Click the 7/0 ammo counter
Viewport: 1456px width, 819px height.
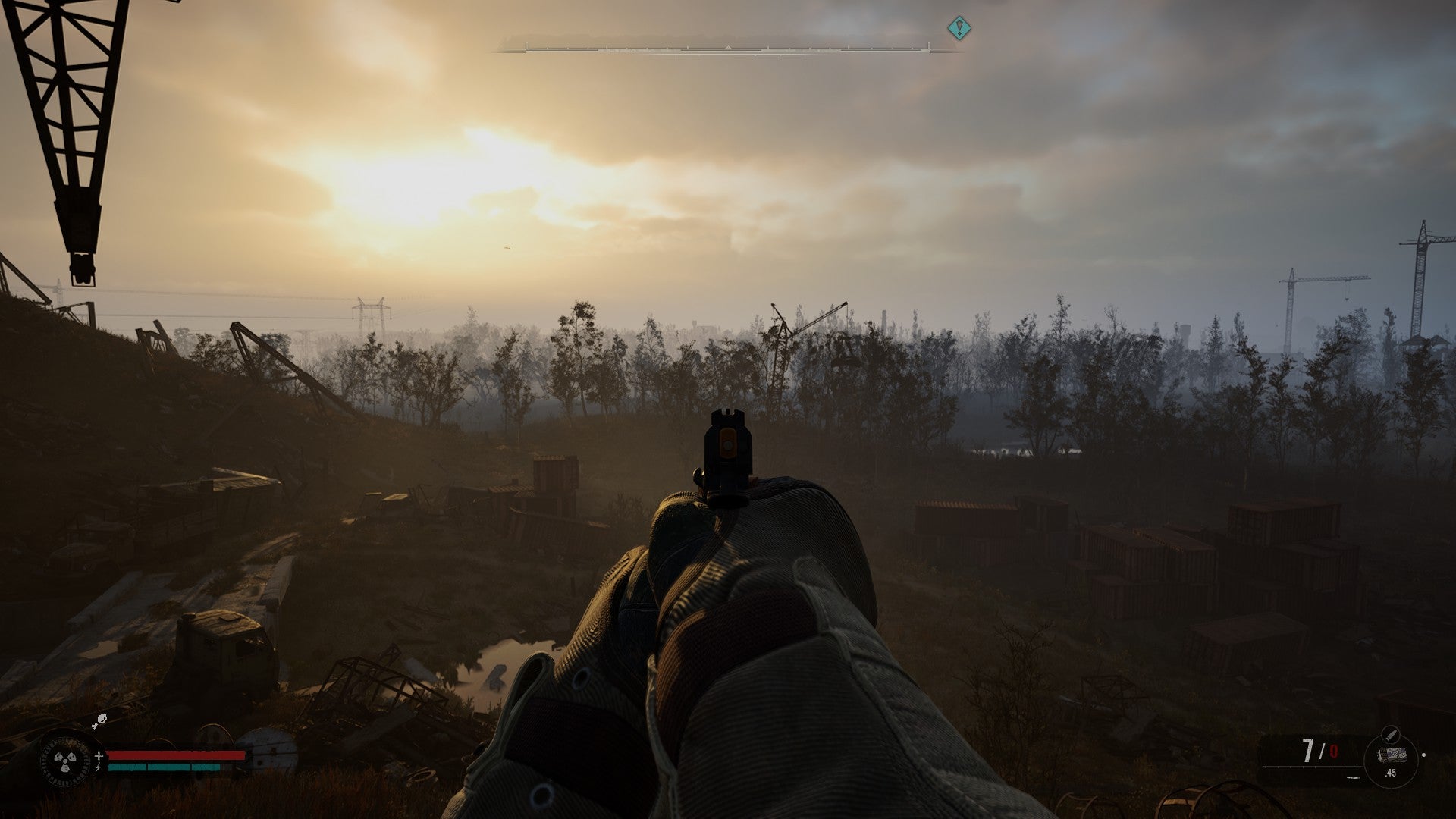pos(1319,750)
